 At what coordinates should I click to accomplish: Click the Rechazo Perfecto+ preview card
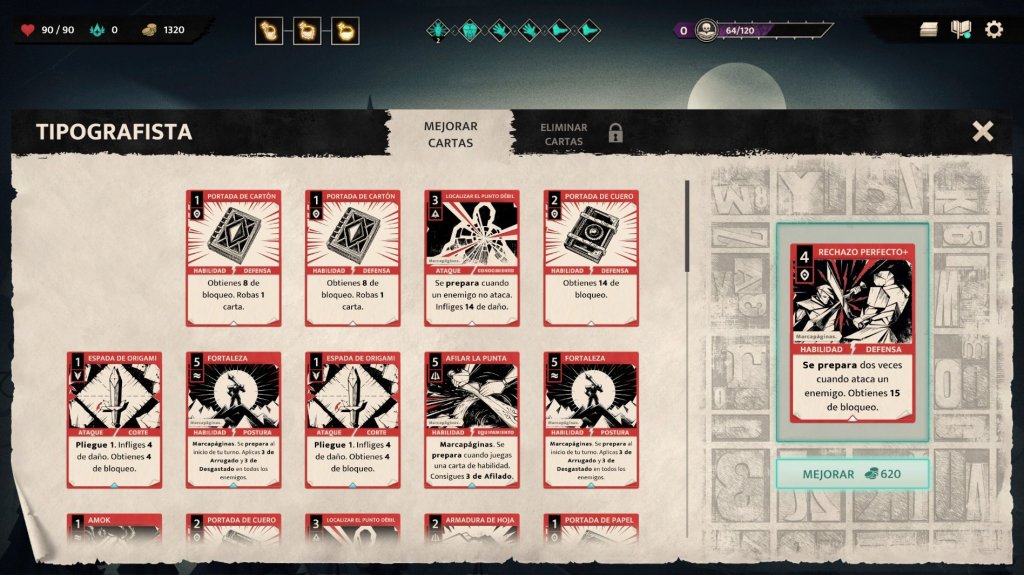coord(852,332)
